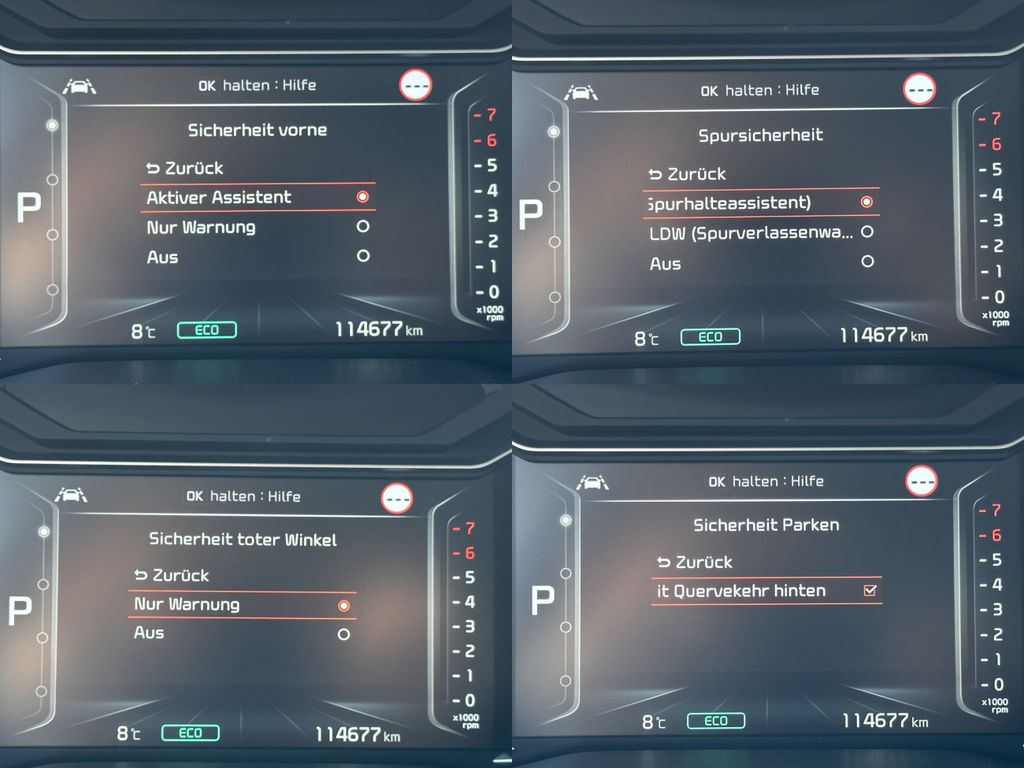Choose "Aus" under Sicherheit toter Winkel
This screenshot has height=768, width=1024.
tap(242, 633)
